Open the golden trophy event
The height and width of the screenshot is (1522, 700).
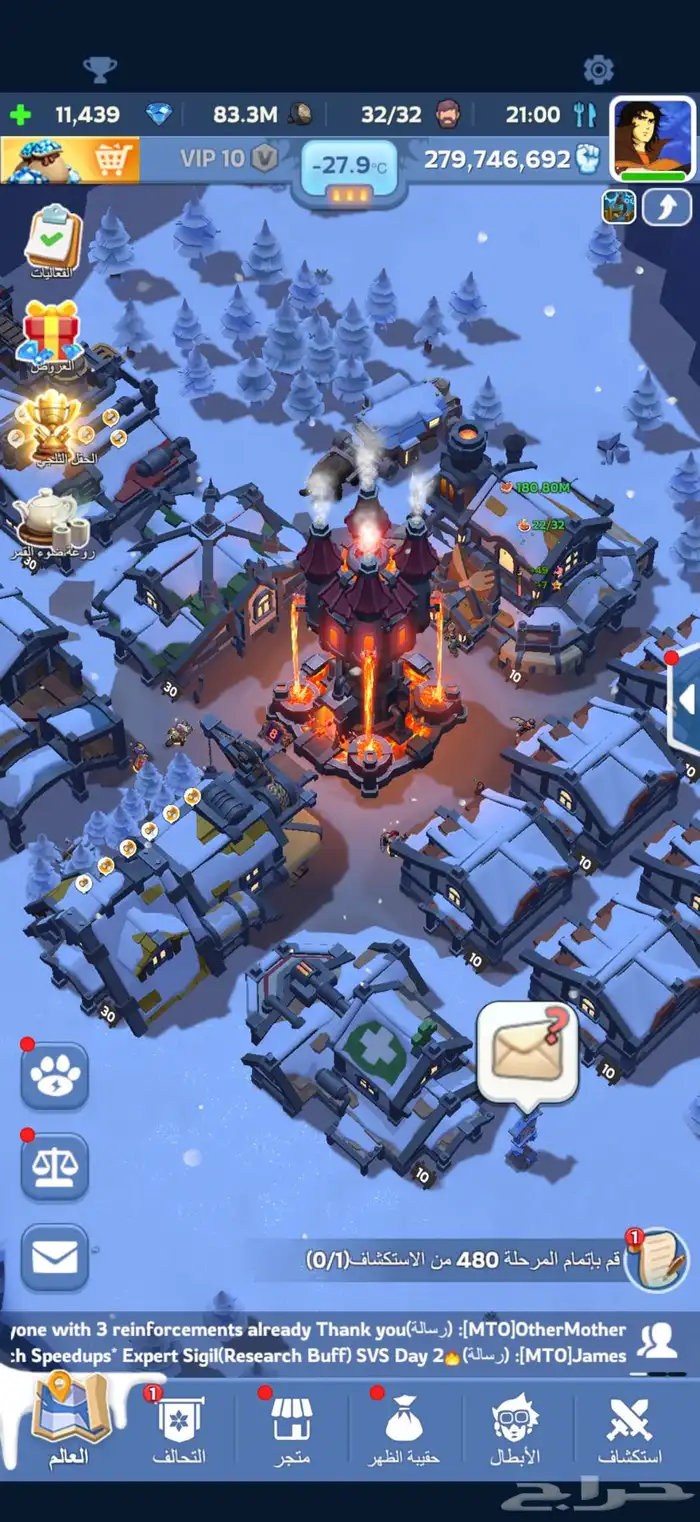(x=52, y=424)
